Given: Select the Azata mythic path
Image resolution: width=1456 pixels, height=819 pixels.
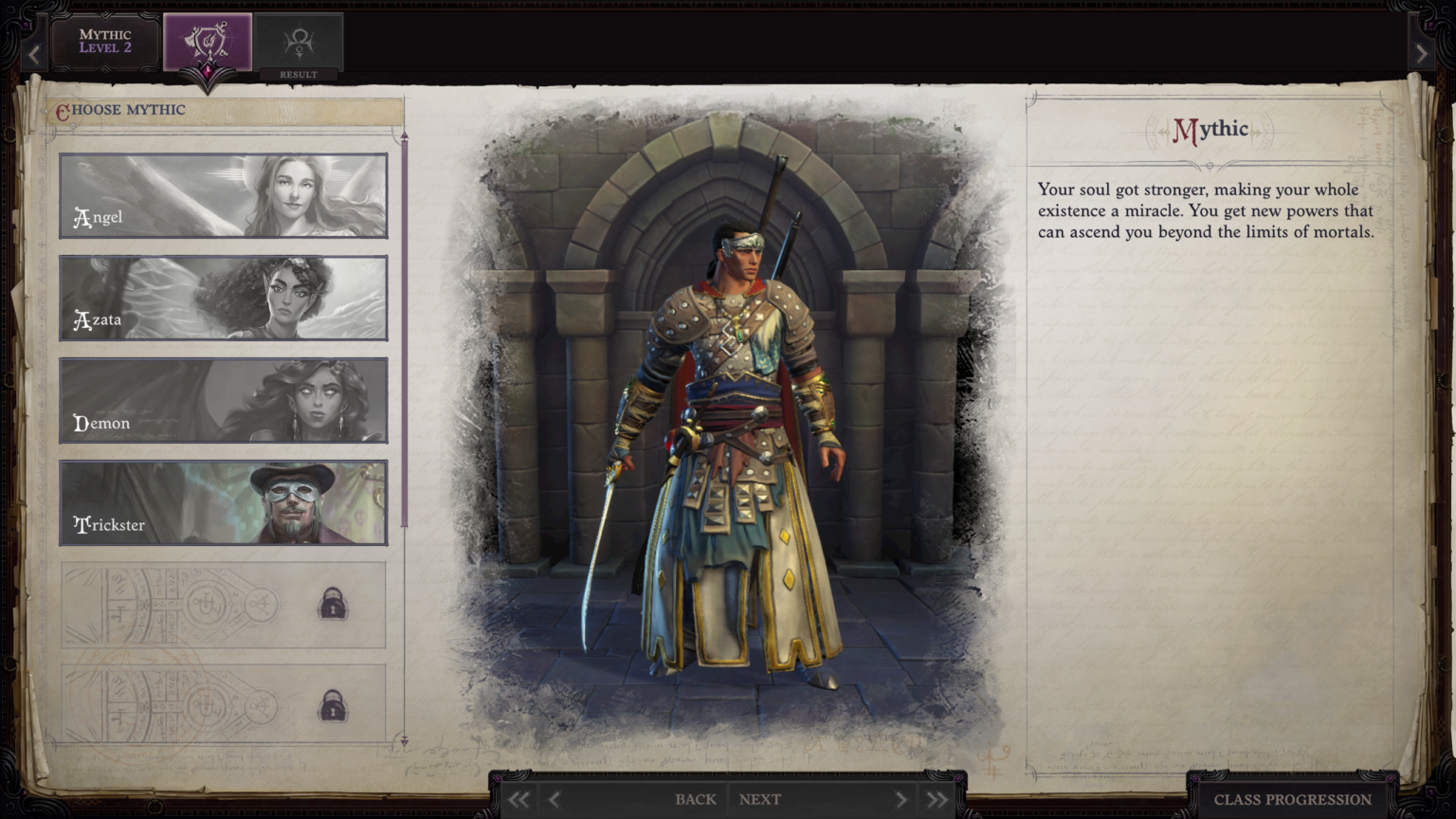Looking at the screenshot, I should [223, 297].
